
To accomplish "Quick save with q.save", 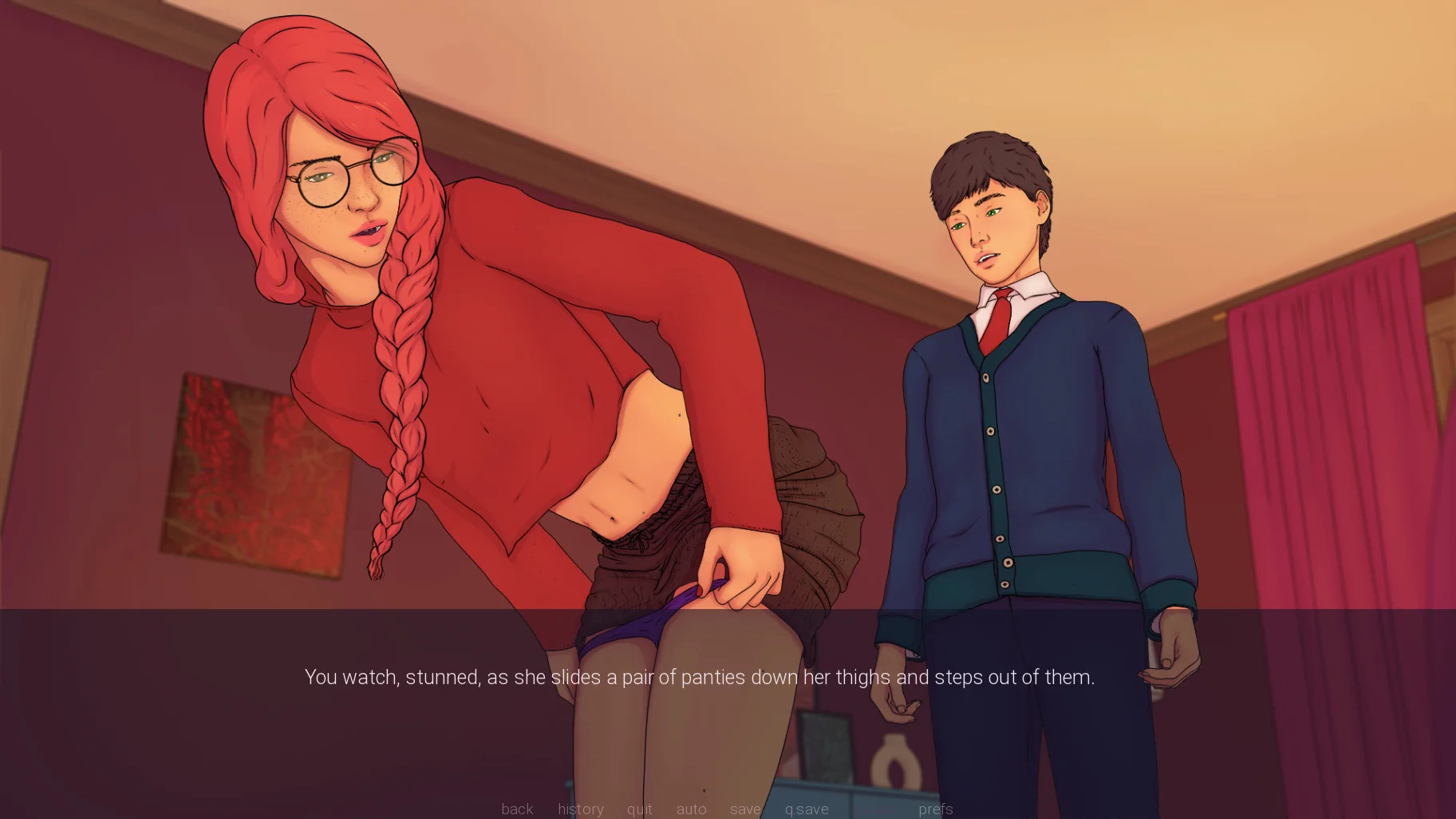I will coord(806,809).
